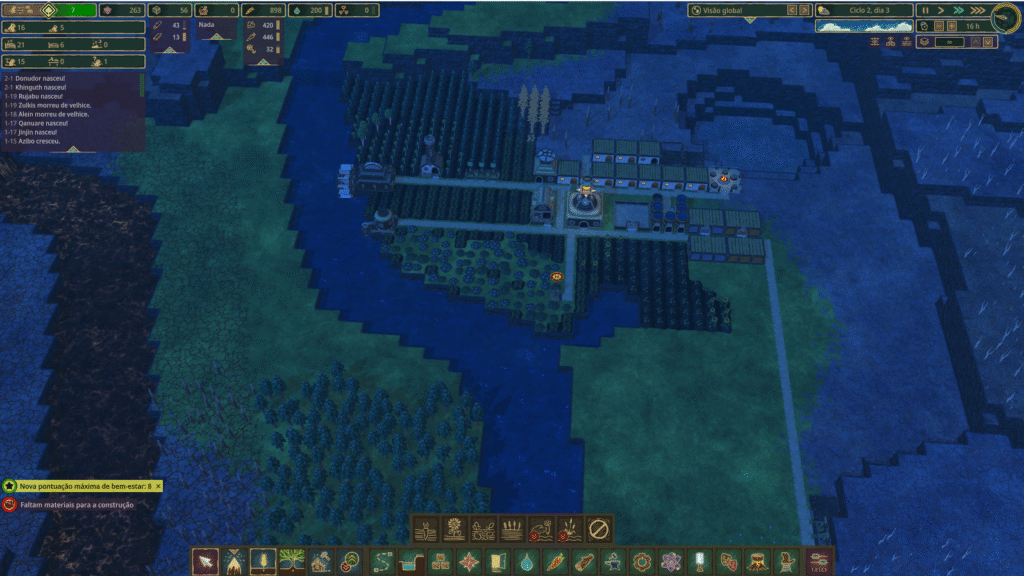Open the tree planting category

click(x=292, y=561)
